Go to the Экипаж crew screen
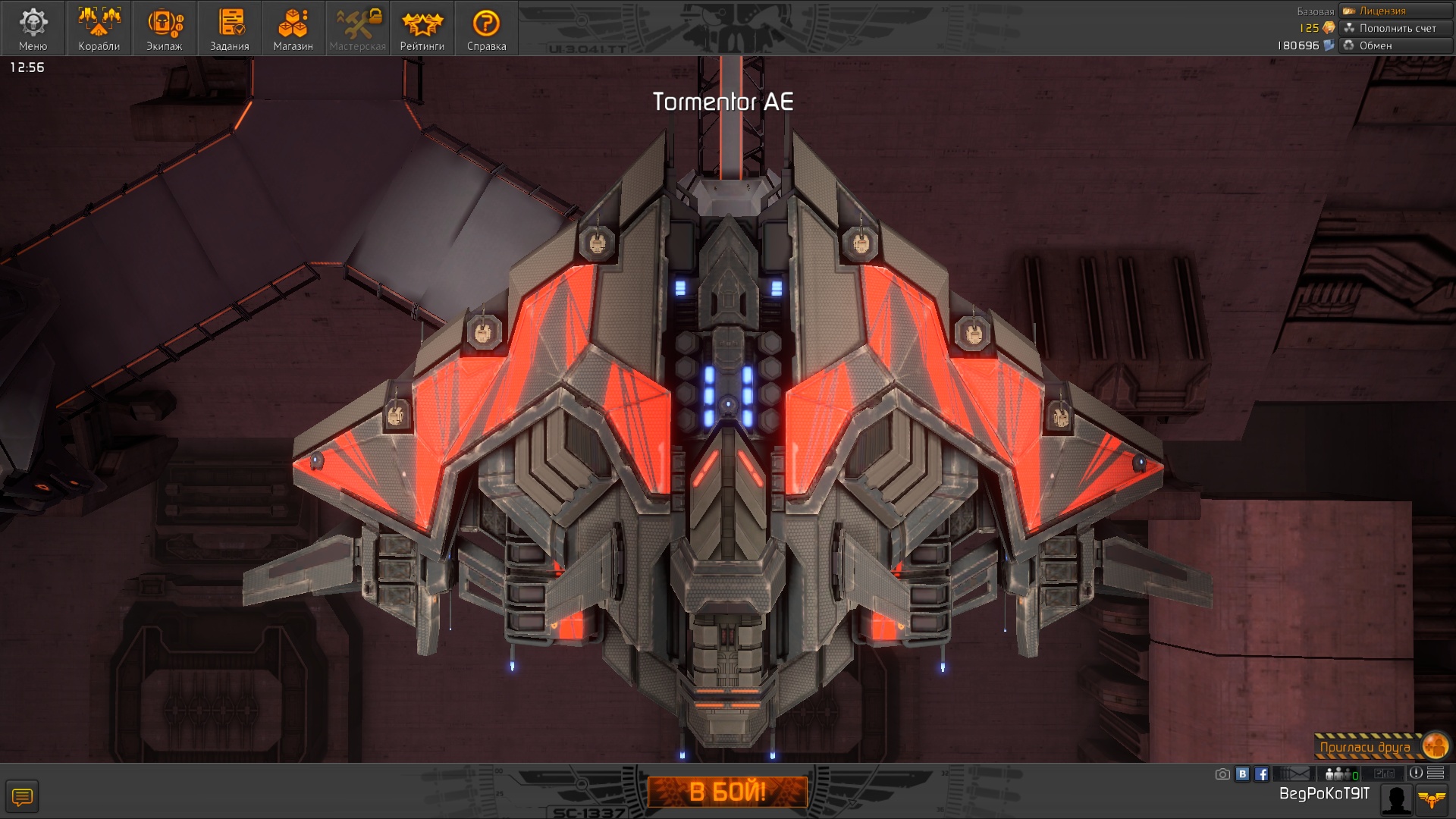Viewport: 1456px width, 819px height. coord(164,28)
